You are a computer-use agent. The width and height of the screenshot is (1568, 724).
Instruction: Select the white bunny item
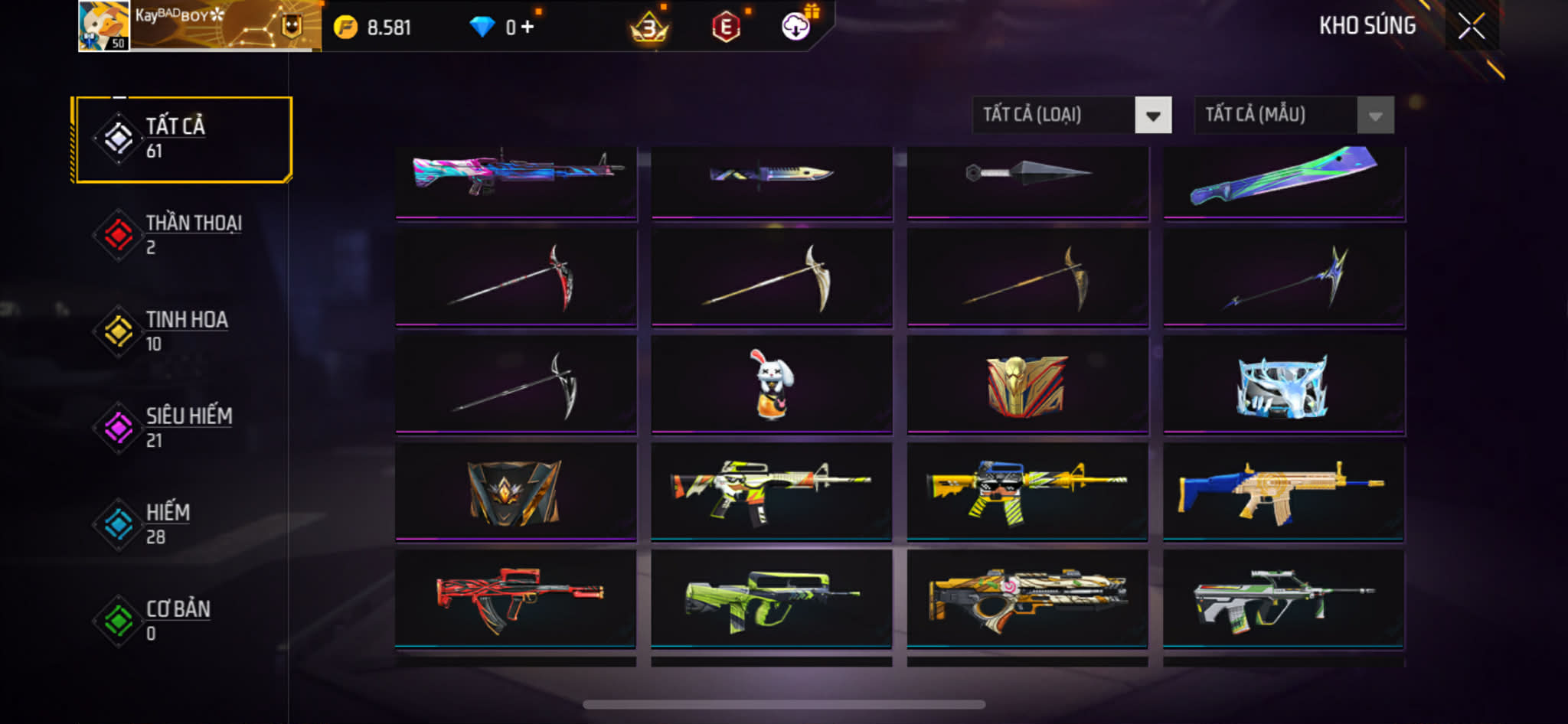click(772, 385)
